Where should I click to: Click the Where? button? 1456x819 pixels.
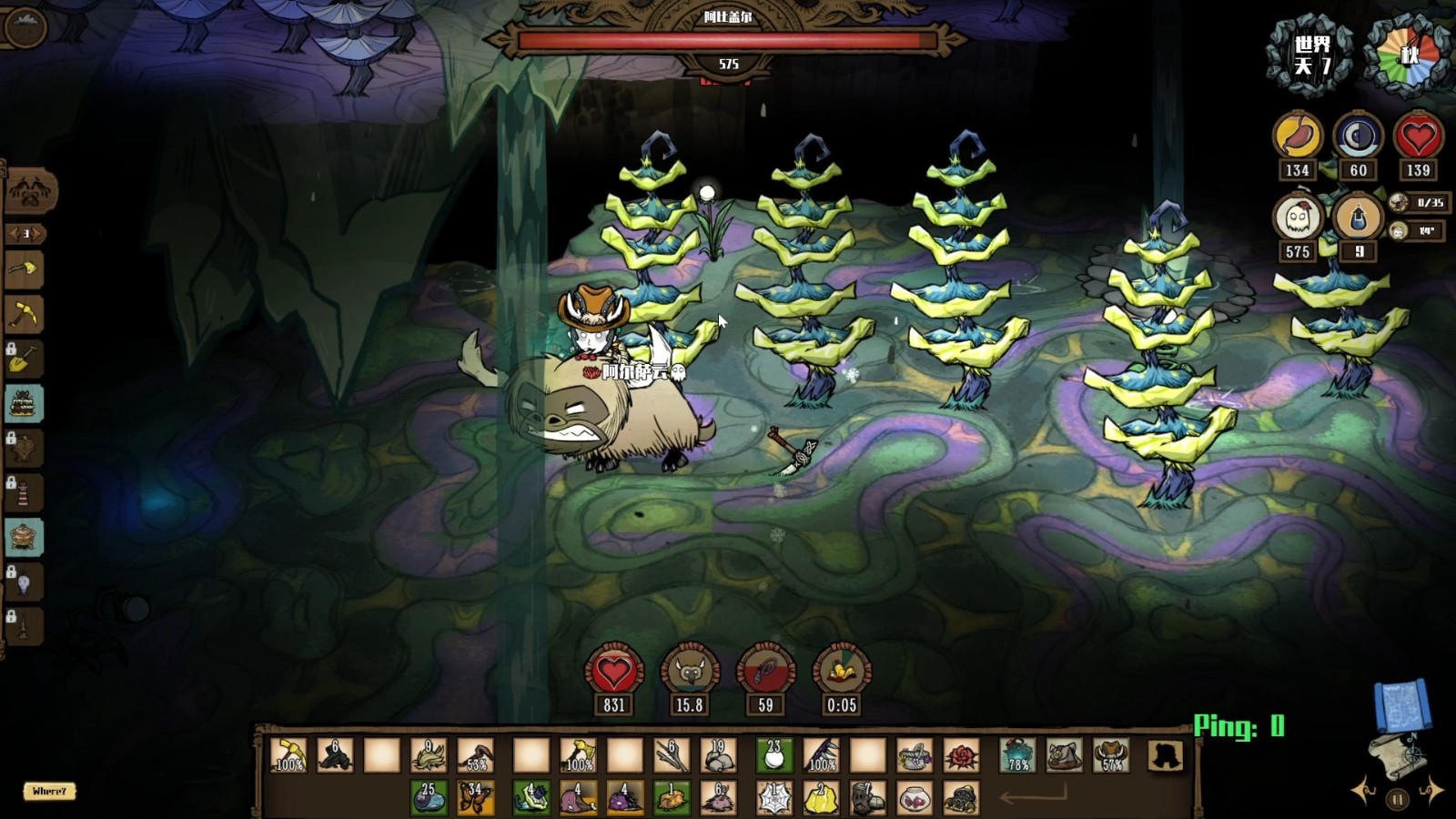coord(49,791)
